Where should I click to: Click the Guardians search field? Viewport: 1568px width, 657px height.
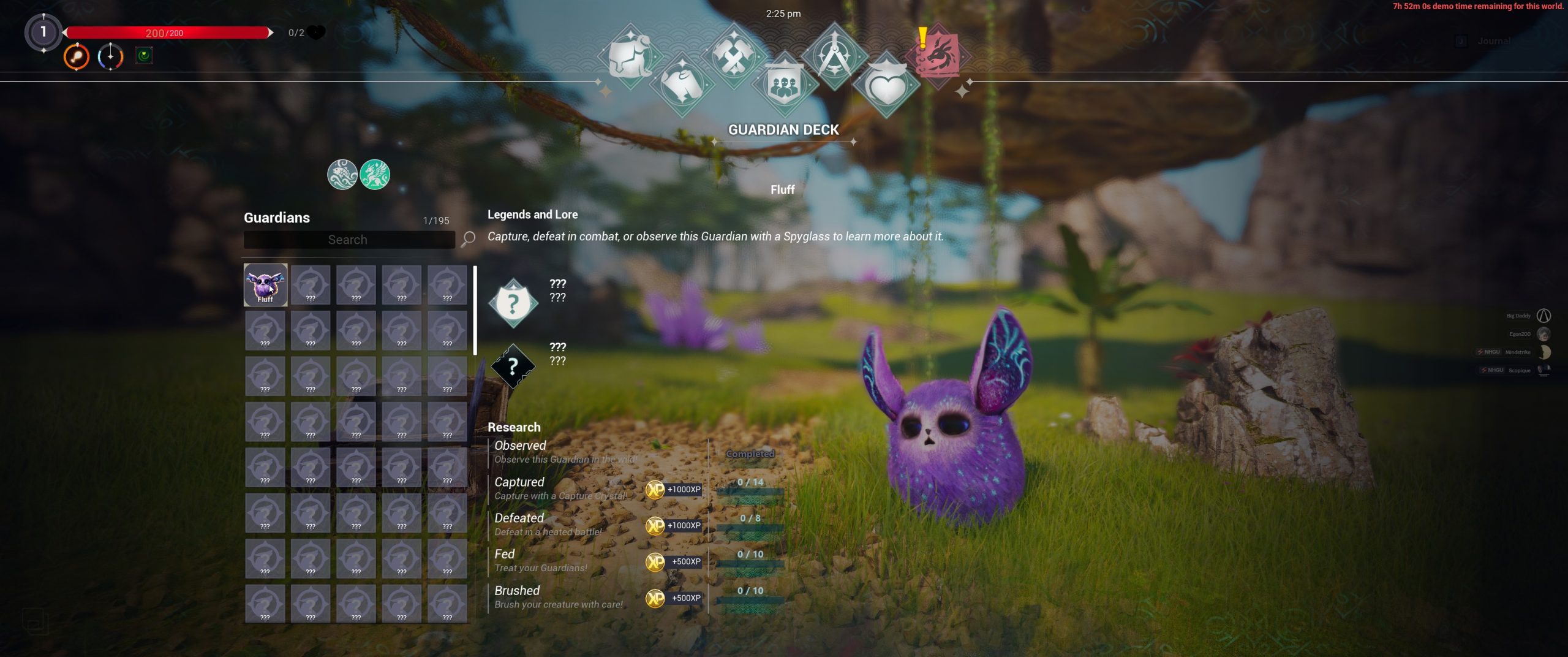(348, 240)
